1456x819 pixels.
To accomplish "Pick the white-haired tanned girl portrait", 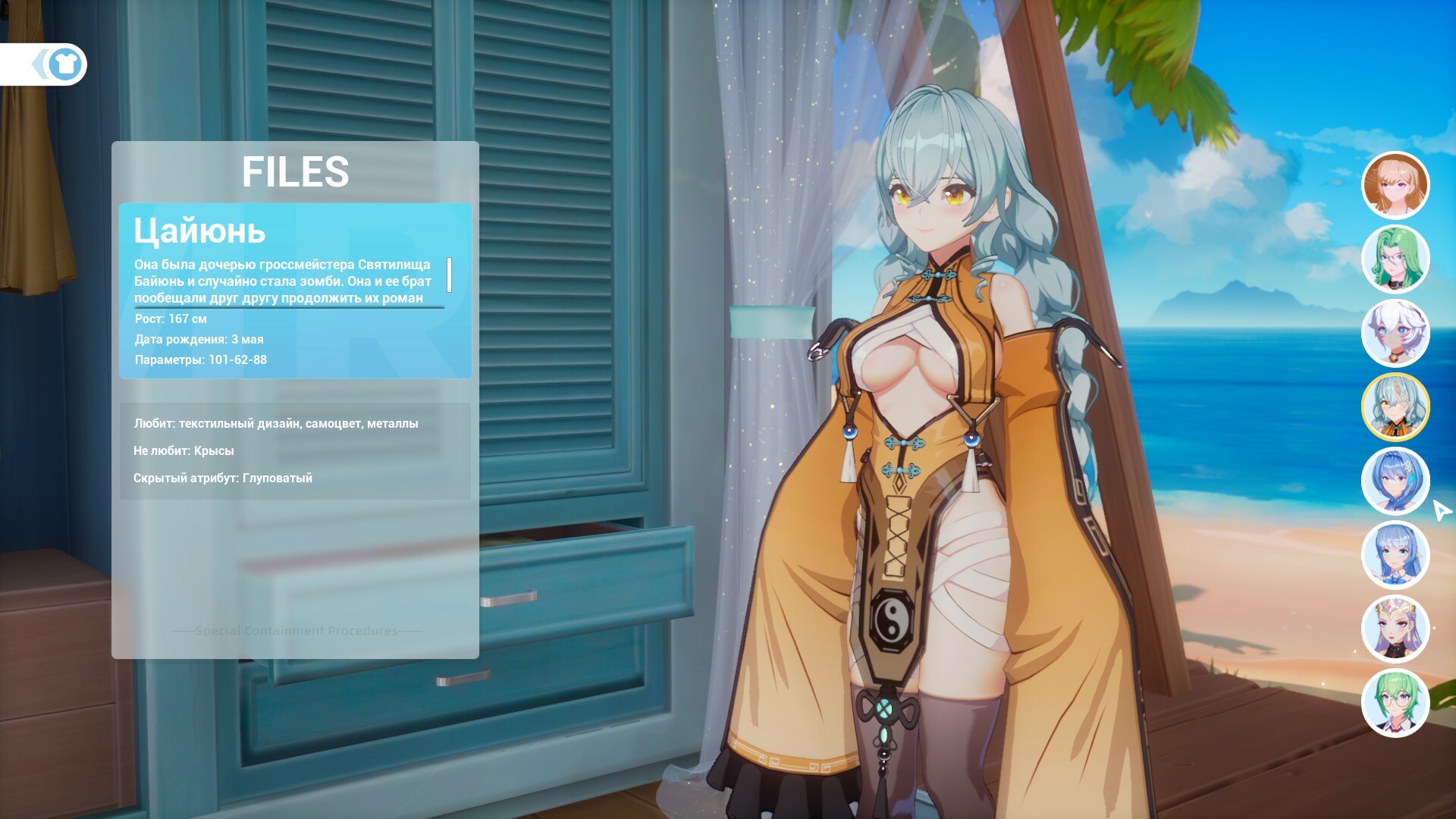I will (1395, 334).
